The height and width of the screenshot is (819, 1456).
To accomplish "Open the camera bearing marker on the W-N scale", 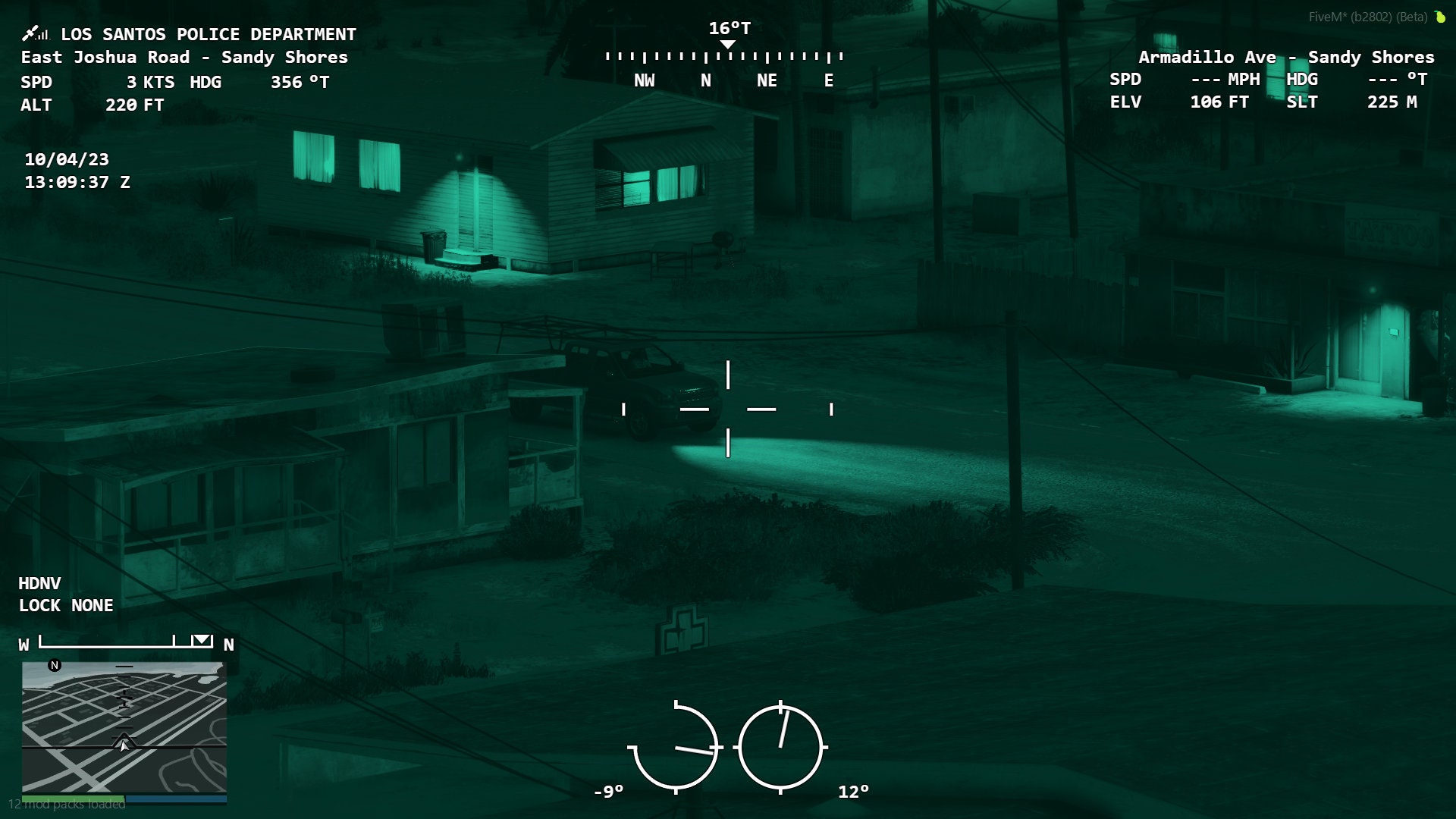I will (x=201, y=641).
